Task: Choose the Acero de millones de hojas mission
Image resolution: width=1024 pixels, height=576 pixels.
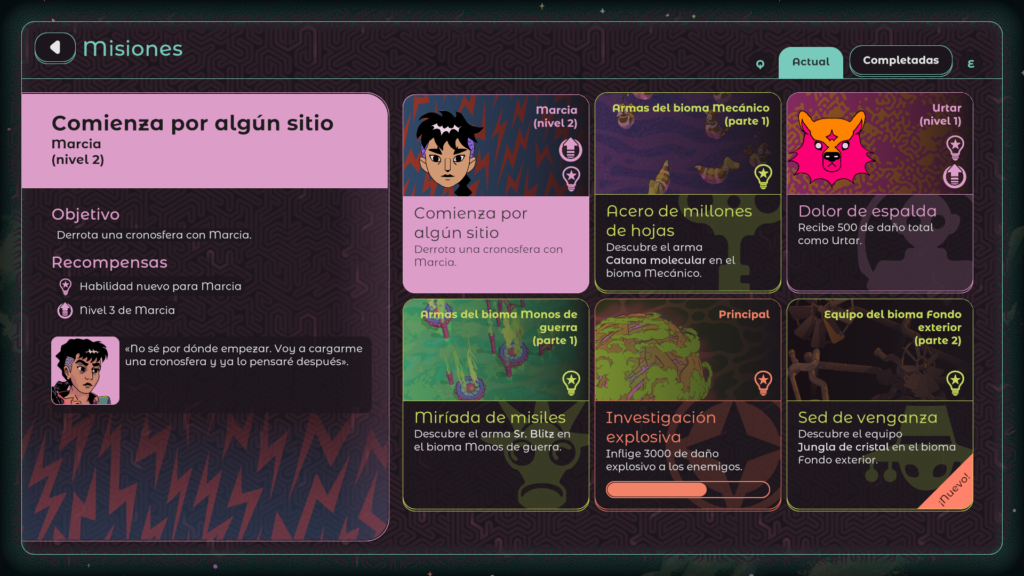Action: [x=687, y=193]
